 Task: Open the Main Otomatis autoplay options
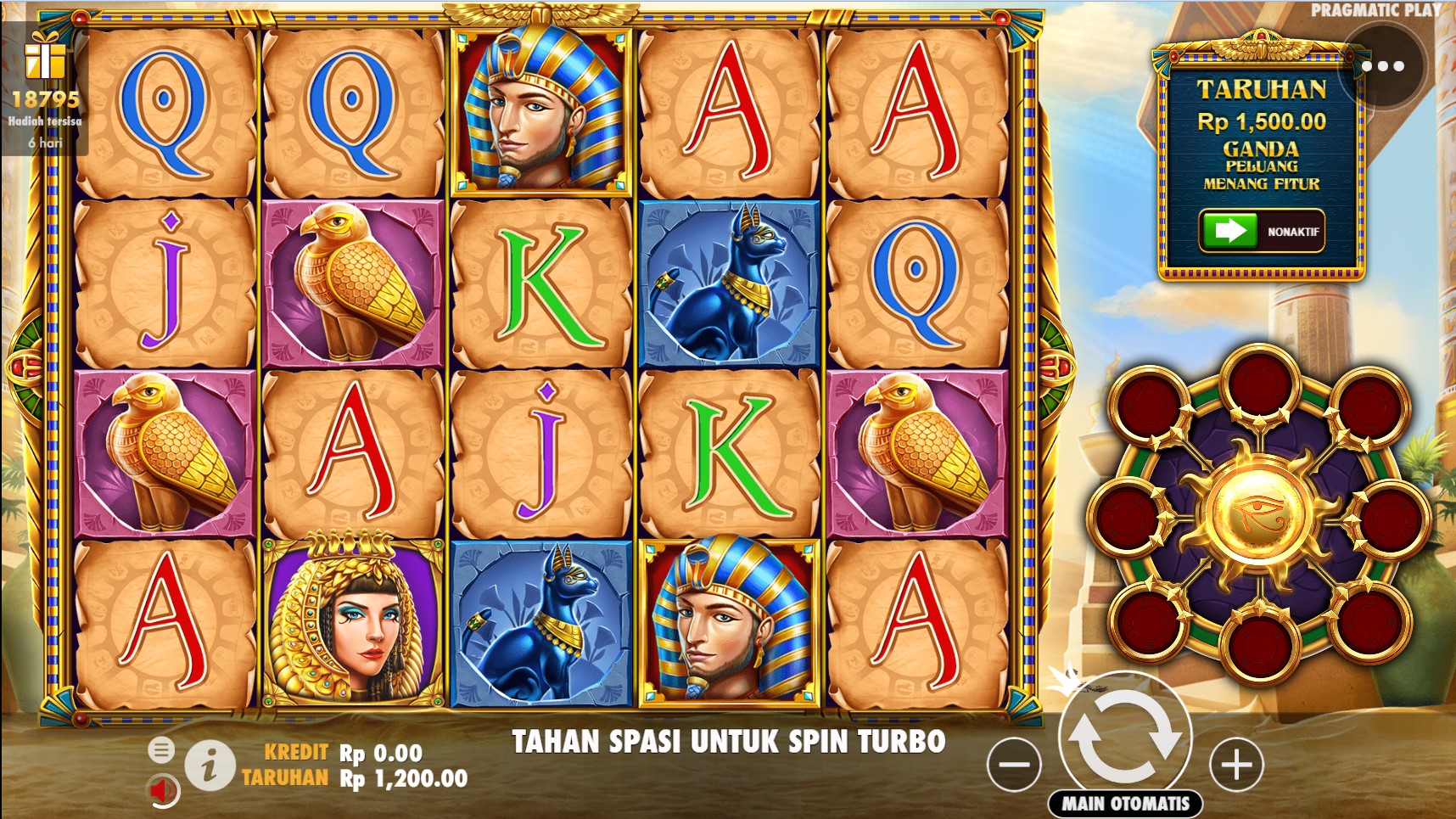pos(1126,803)
